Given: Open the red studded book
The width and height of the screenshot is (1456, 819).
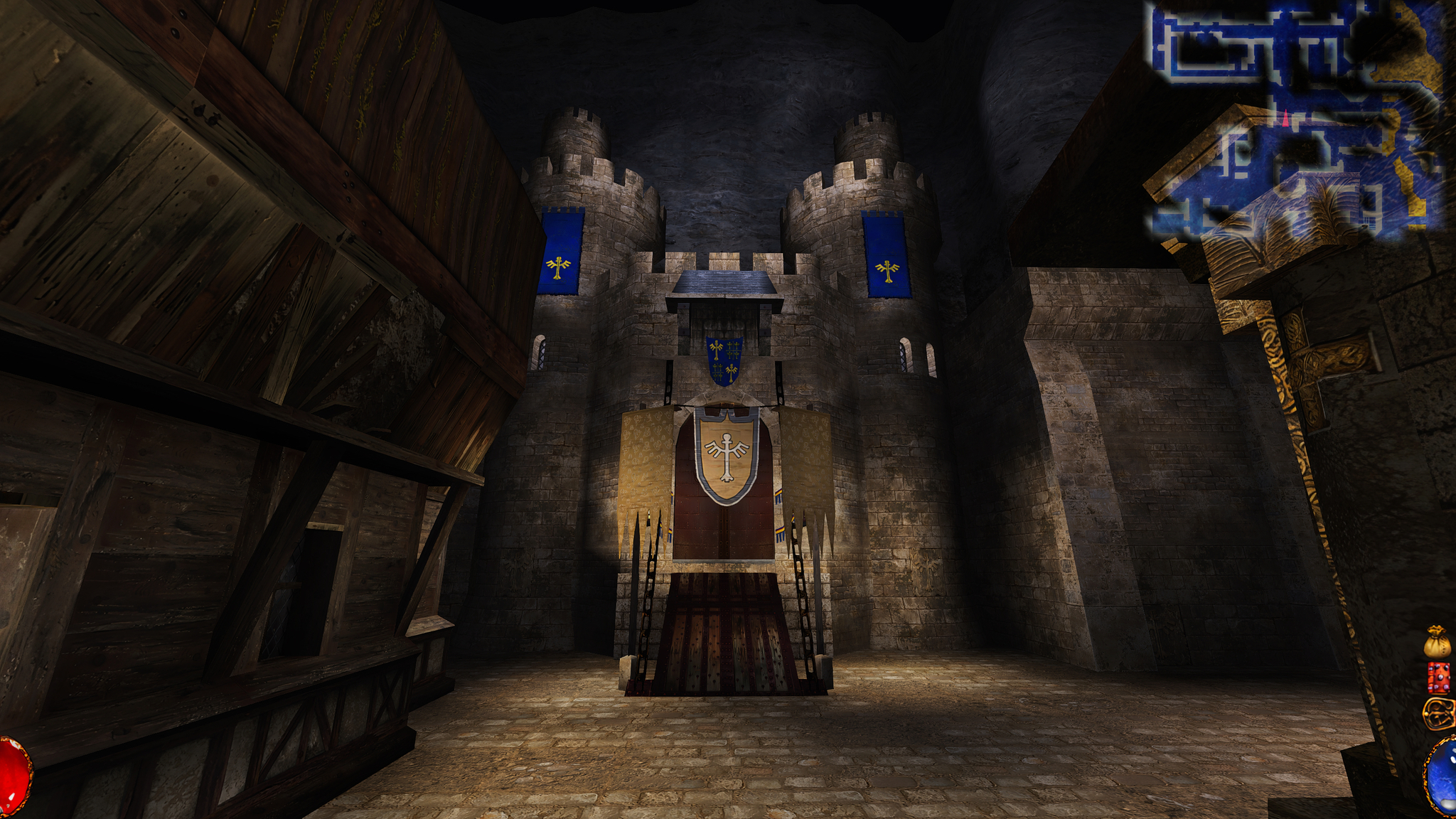Looking at the screenshot, I should coord(1438,678).
